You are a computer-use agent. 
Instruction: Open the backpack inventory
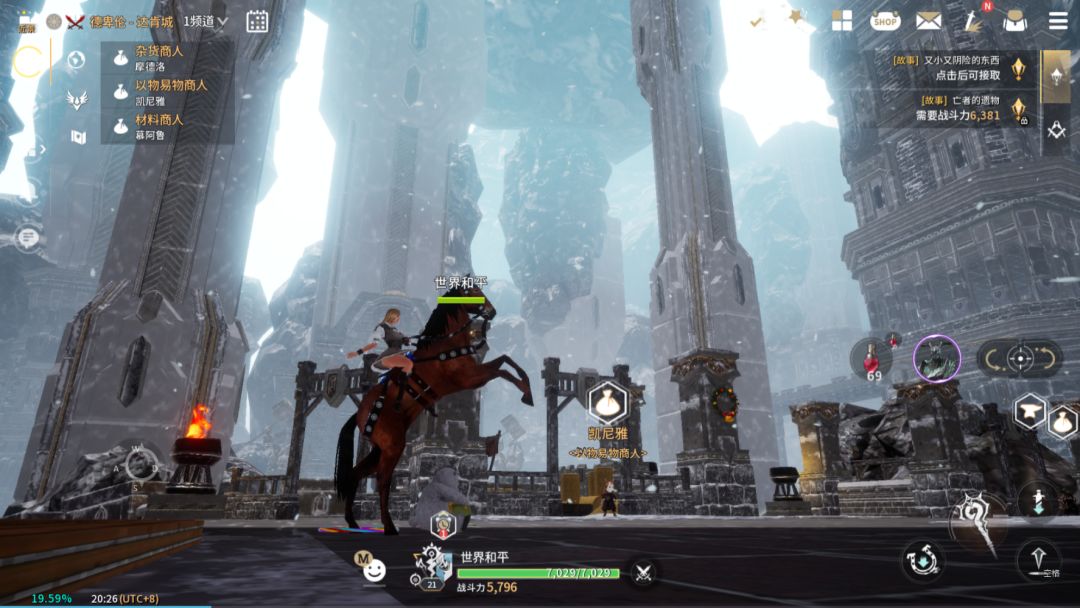1012,21
